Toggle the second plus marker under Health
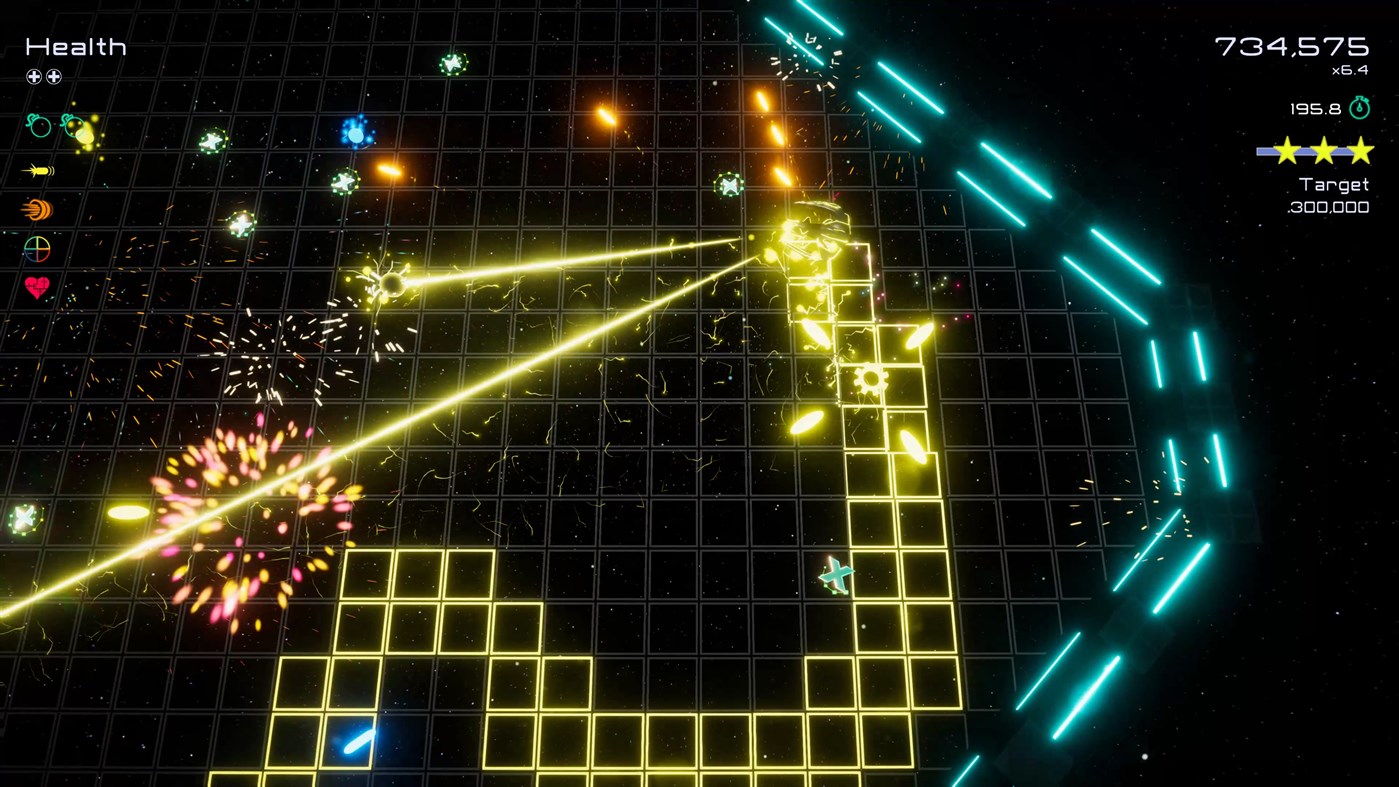 coord(54,75)
